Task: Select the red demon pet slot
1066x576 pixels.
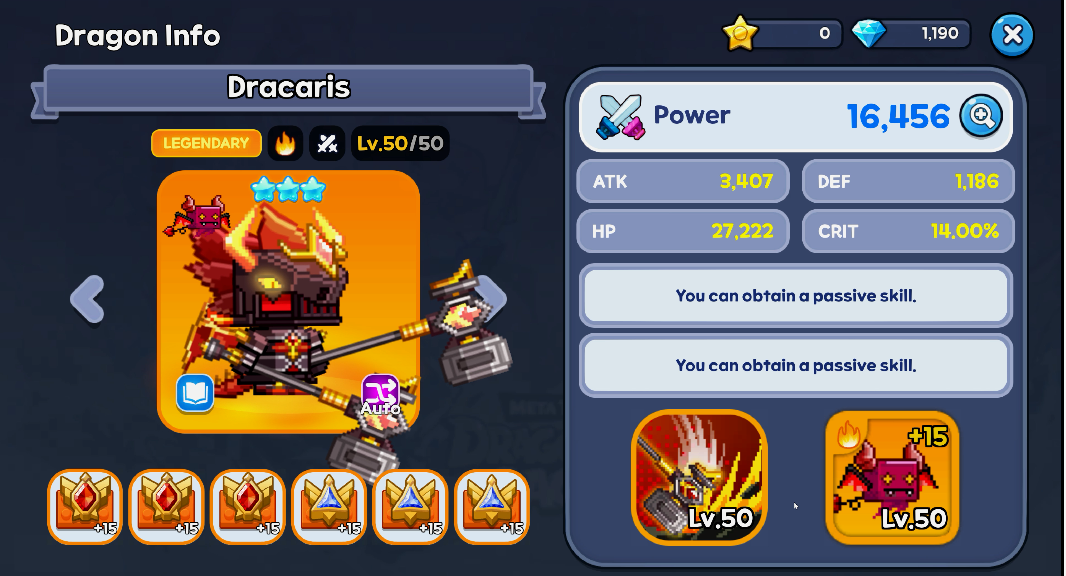Action: tap(892, 477)
